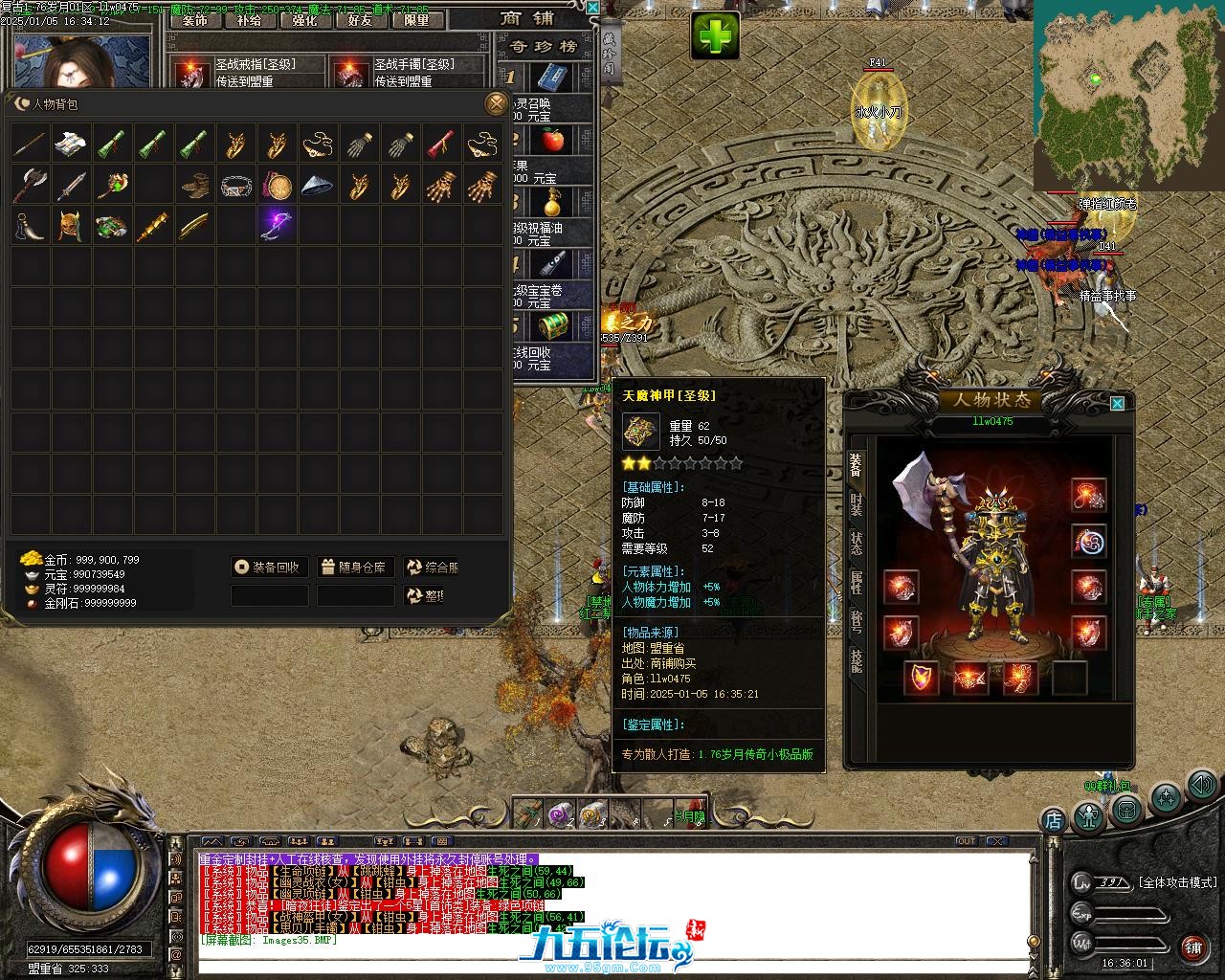Choose the 好友 friends shop tab

360,20
